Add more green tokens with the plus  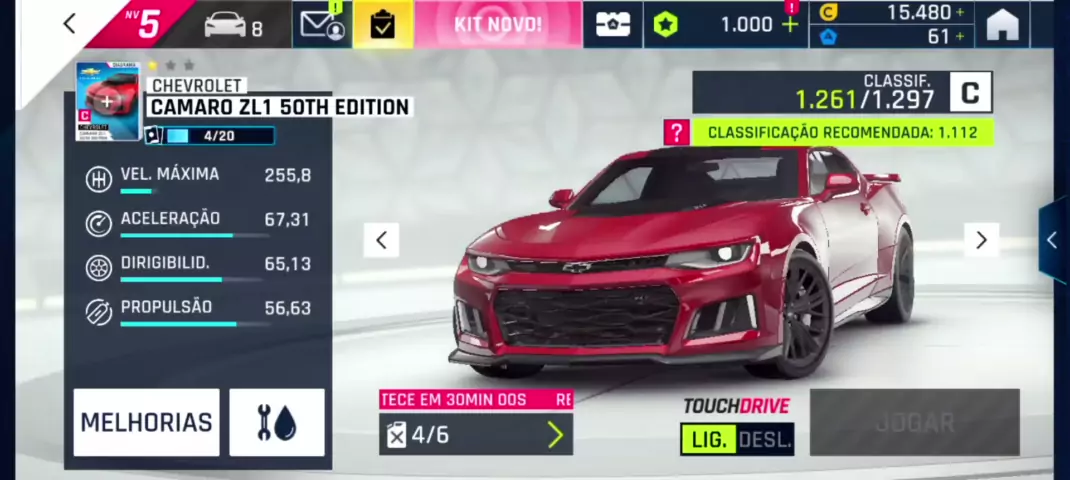coord(790,24)
